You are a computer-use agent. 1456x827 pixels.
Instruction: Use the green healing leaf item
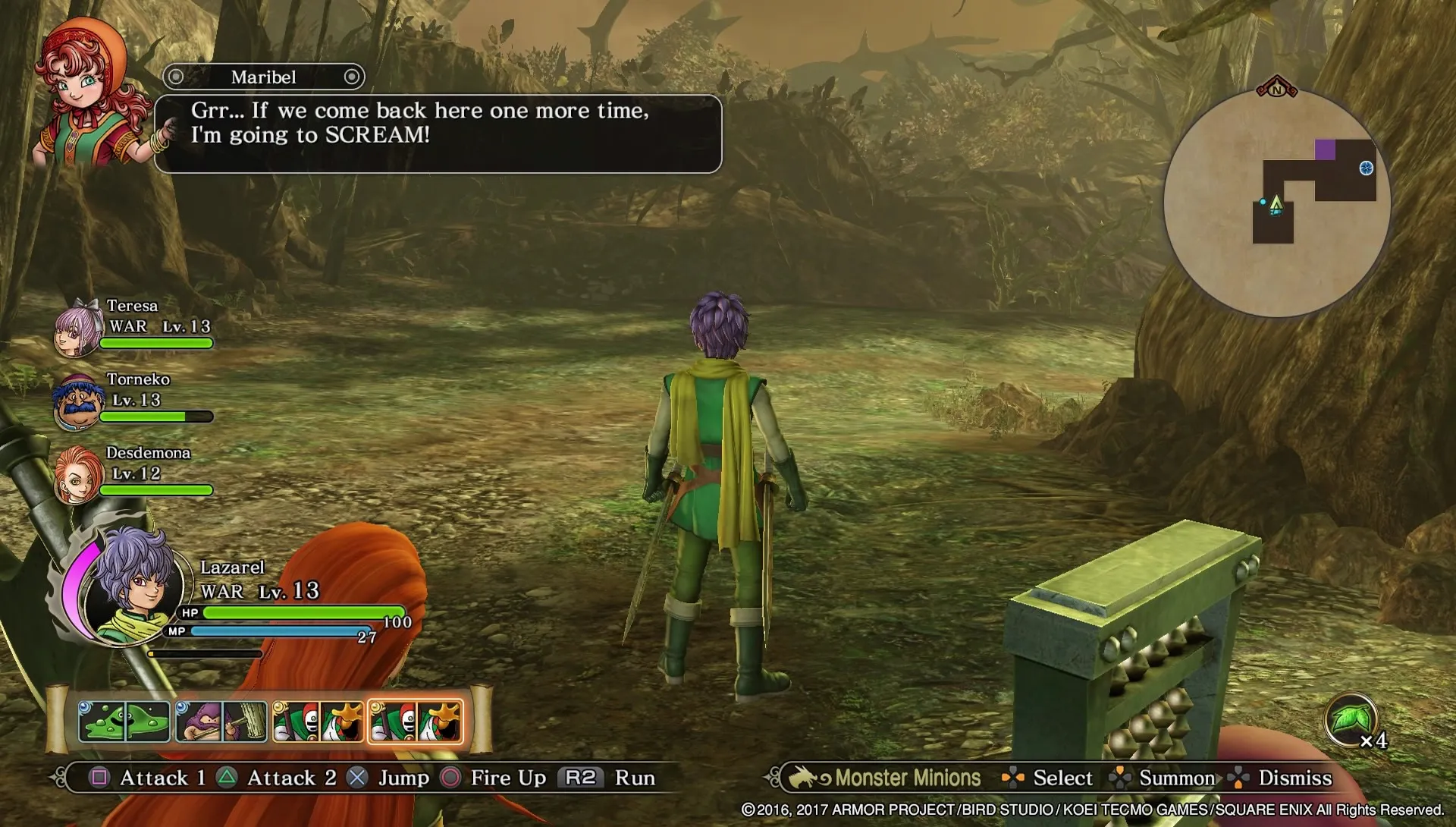1351,718
